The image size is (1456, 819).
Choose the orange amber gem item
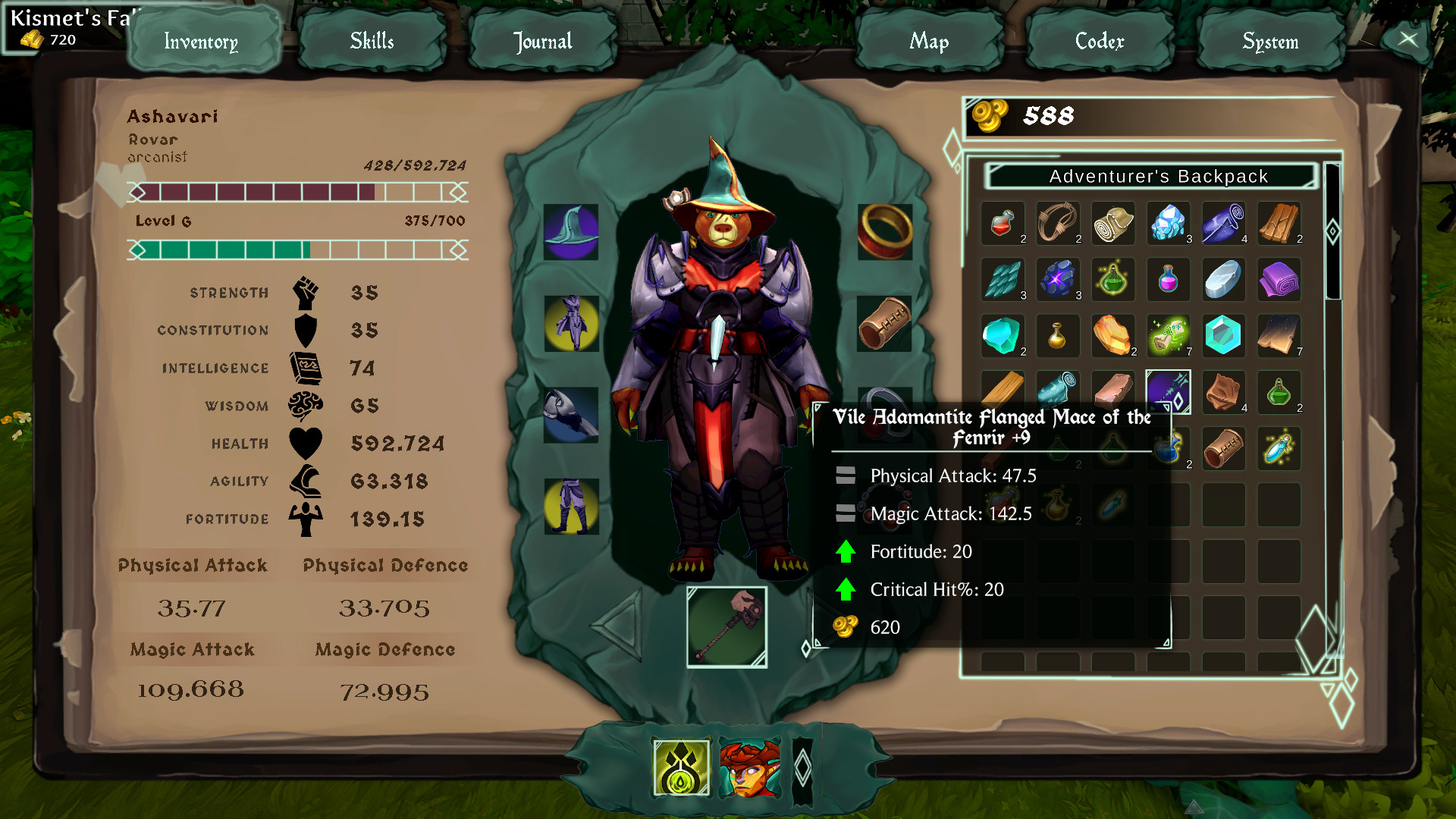point(1112,335)
